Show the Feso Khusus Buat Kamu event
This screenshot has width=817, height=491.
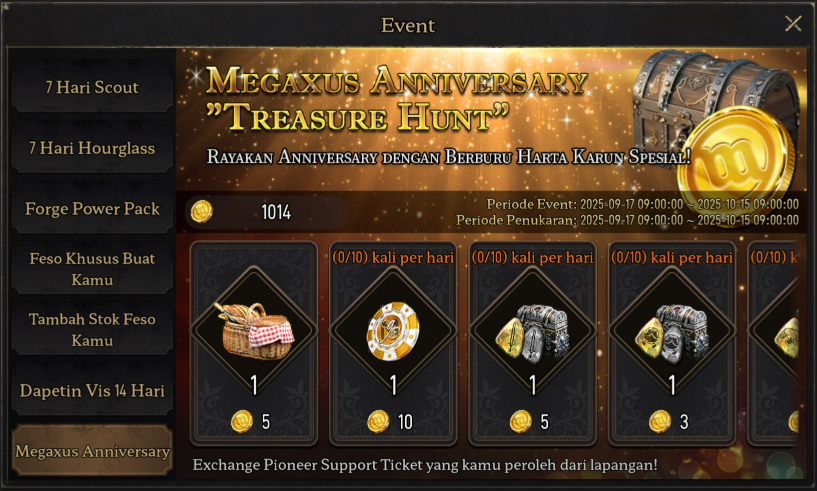click(x=92, y=269)
